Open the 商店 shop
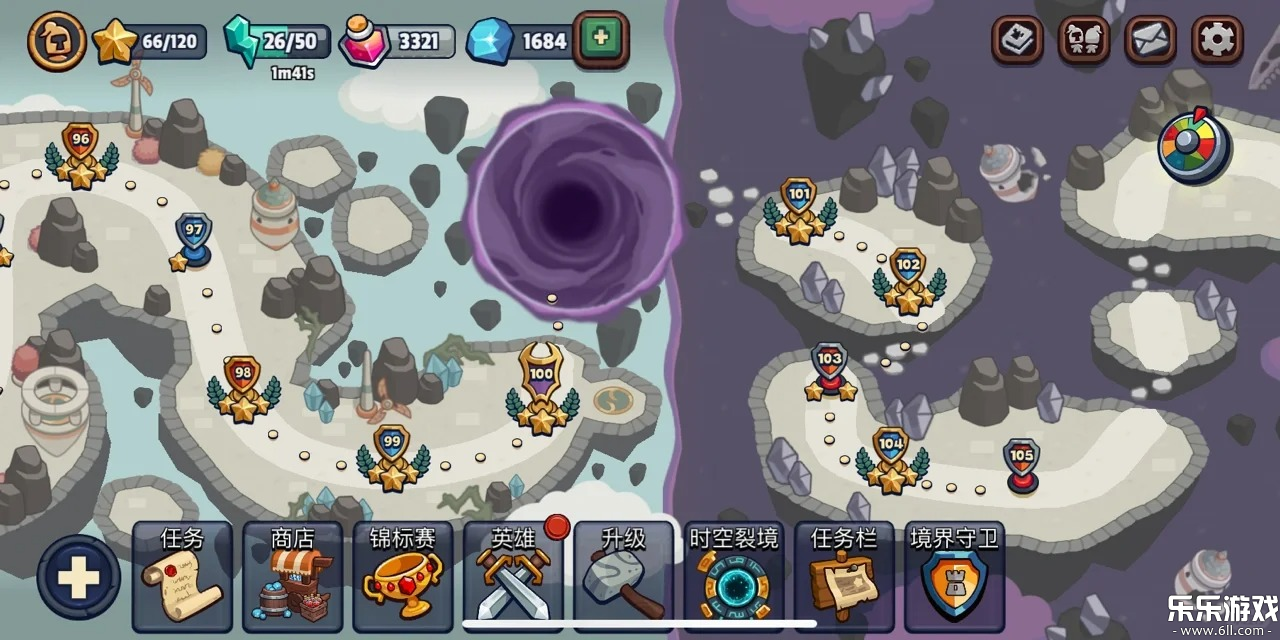 coord(292,577)
